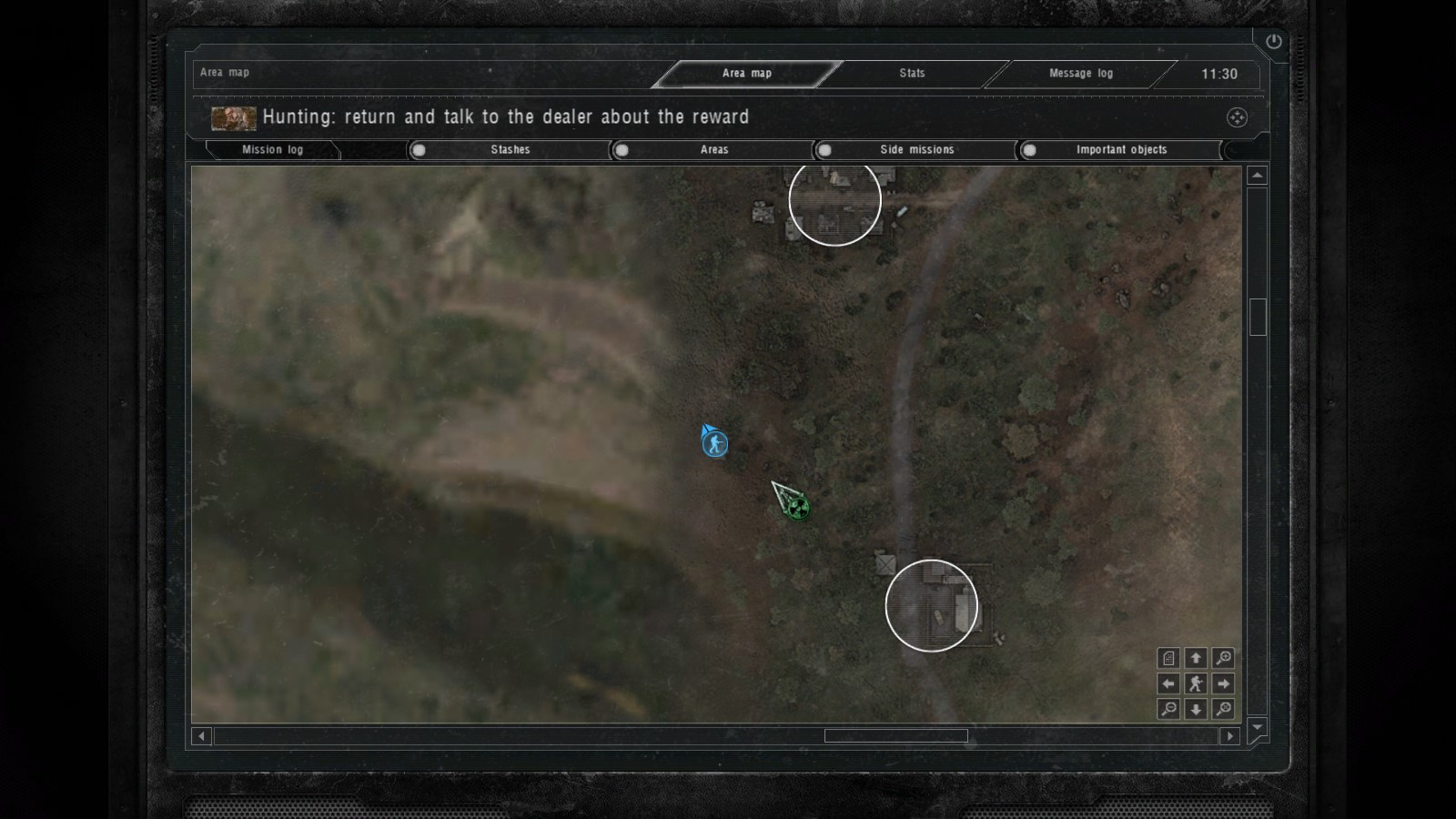Pan the map down with arrow button
Image resolution: width=1456 pixels, height=819 pixels.
[x=1196, y=709]
